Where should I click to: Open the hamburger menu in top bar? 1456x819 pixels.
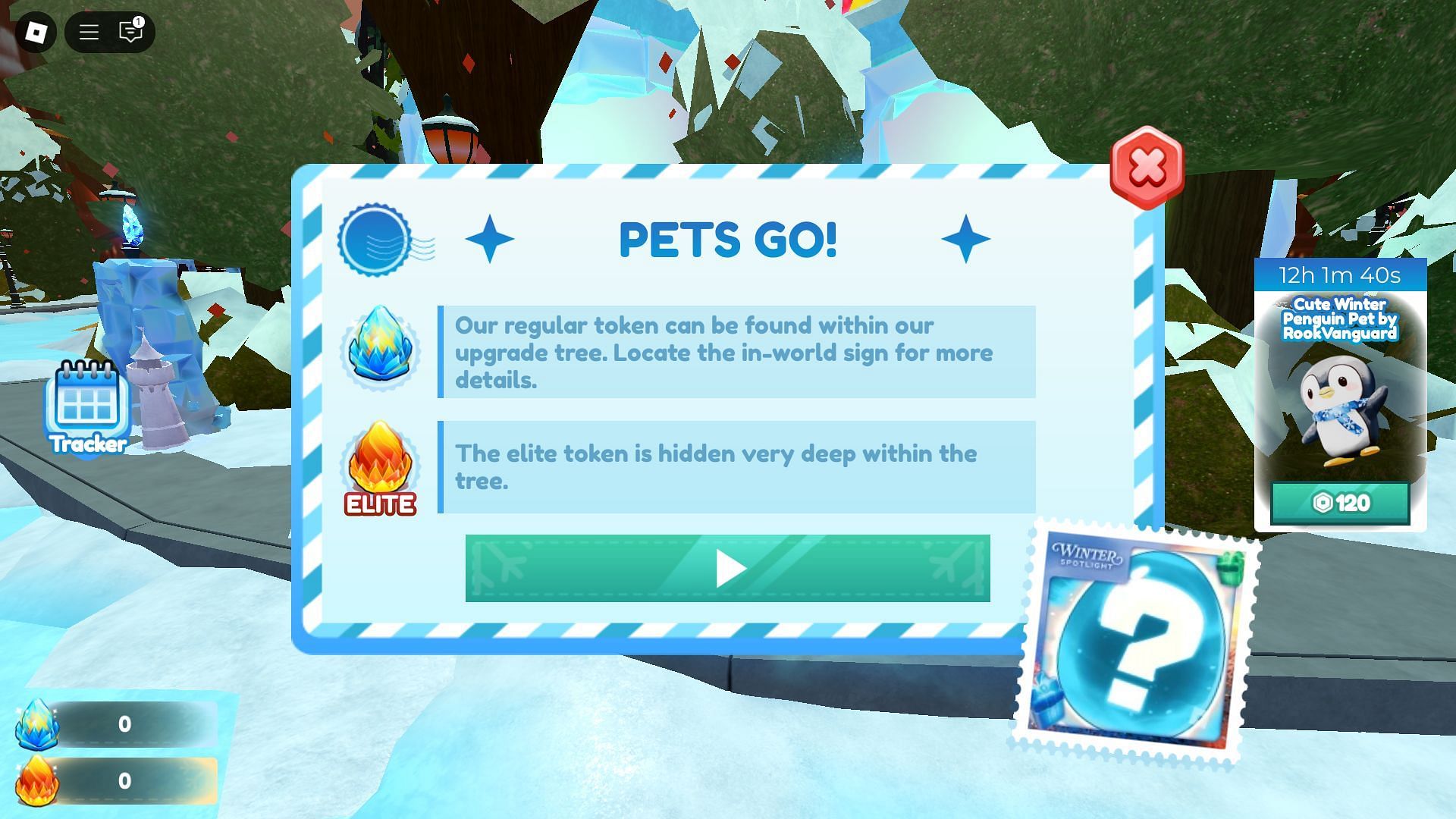(89, 32)
